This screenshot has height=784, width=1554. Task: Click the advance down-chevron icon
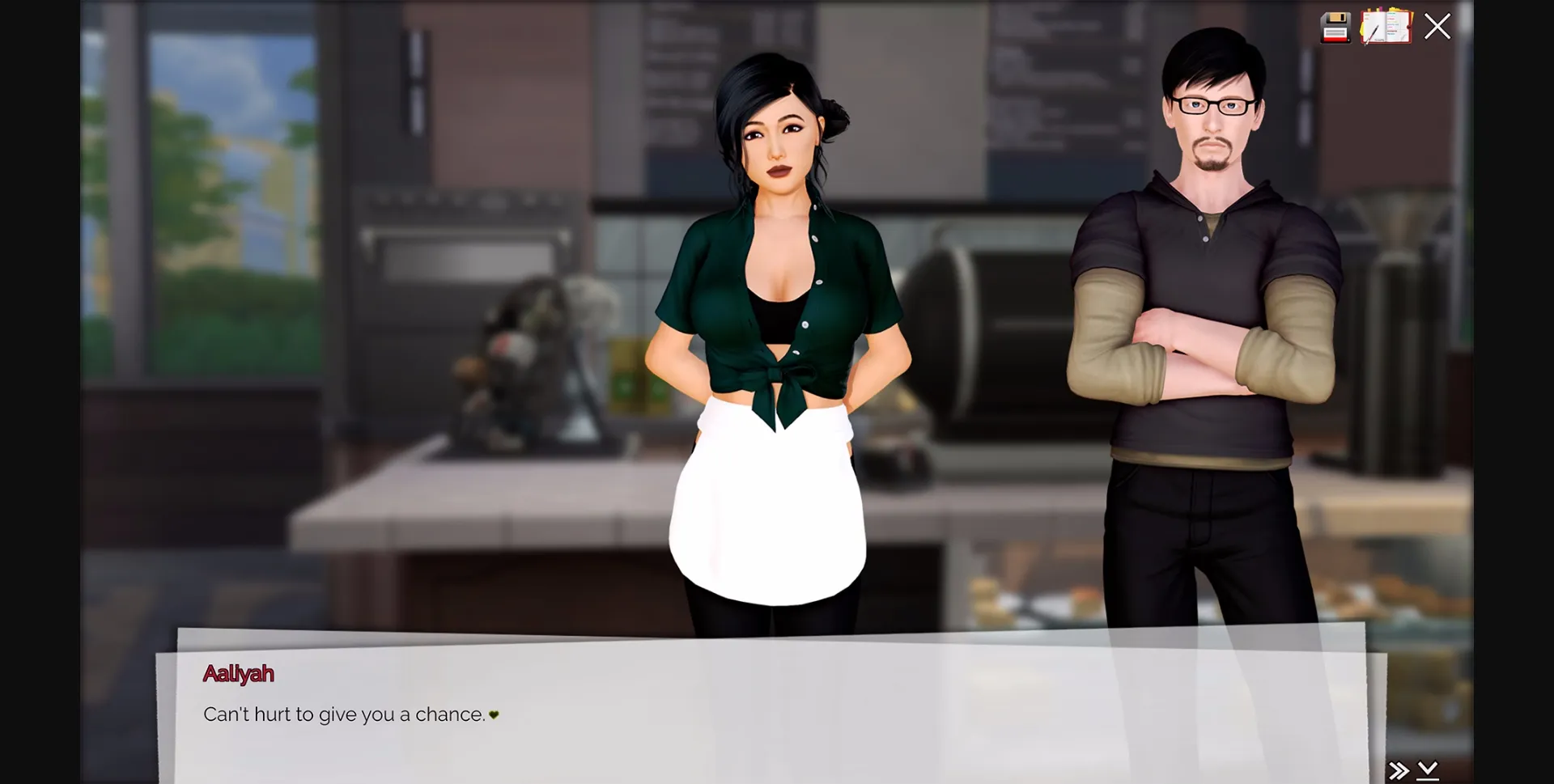pos(1429,769)
